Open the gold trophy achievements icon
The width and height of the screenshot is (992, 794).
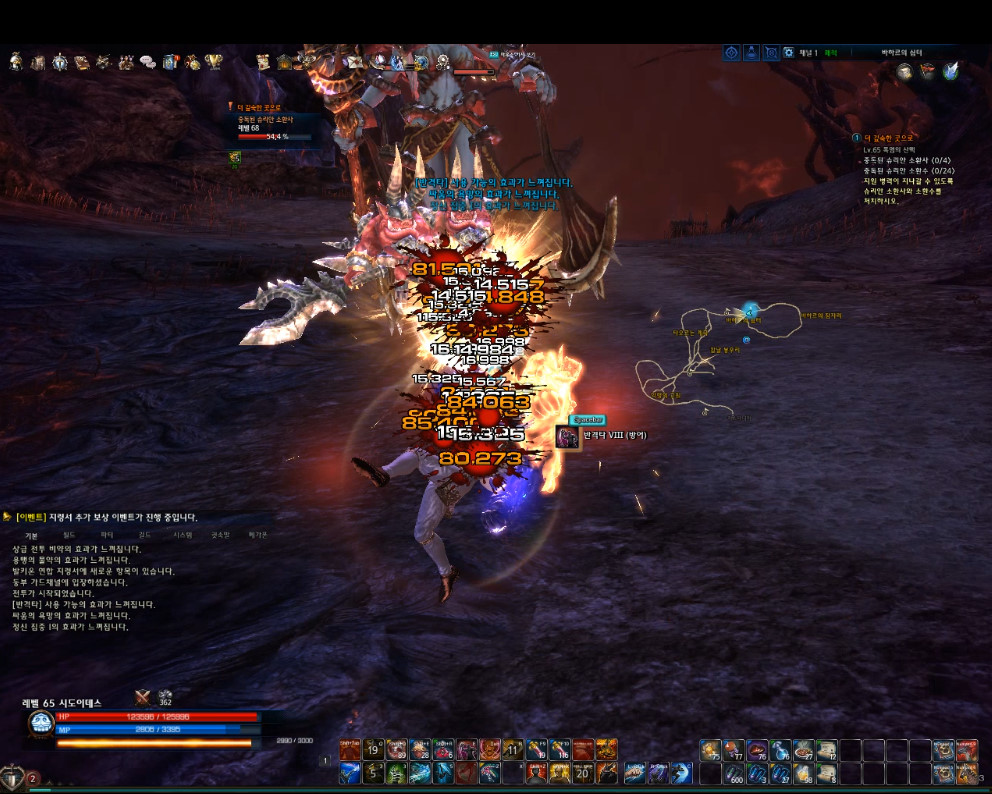213,62
